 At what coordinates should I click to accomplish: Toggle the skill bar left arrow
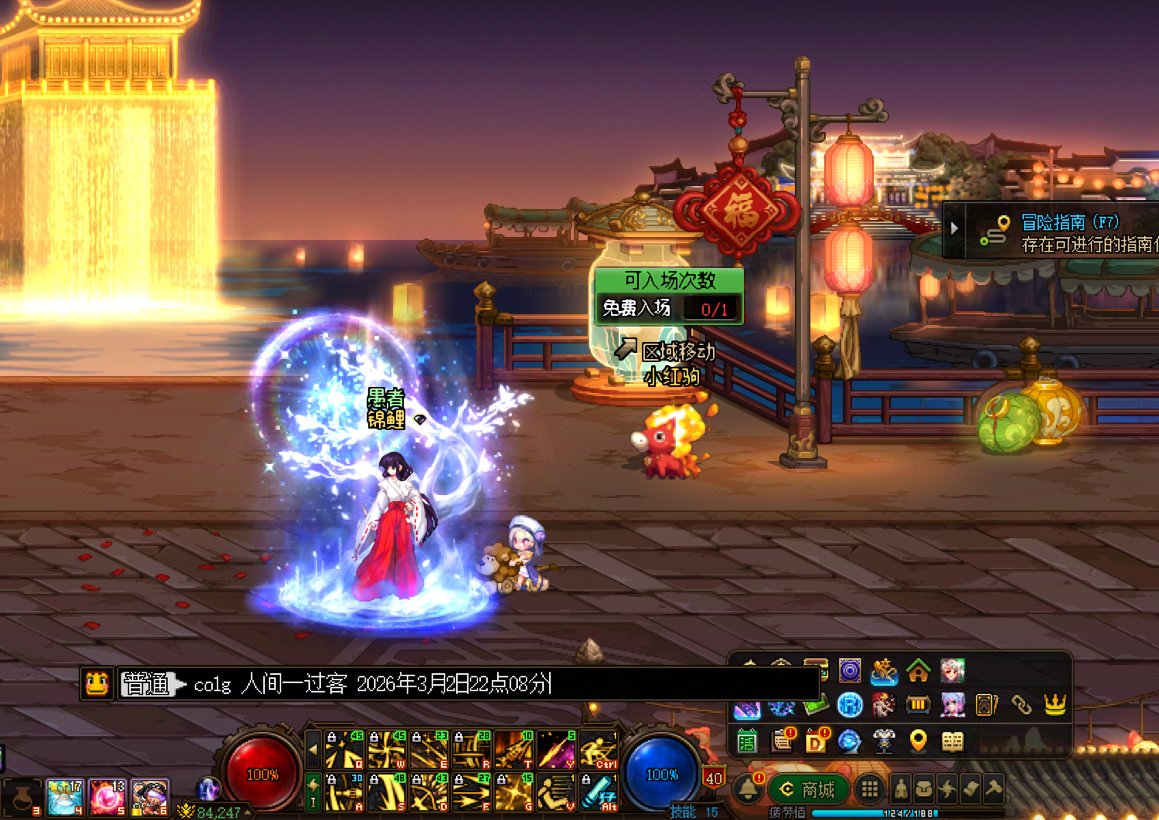313,748
